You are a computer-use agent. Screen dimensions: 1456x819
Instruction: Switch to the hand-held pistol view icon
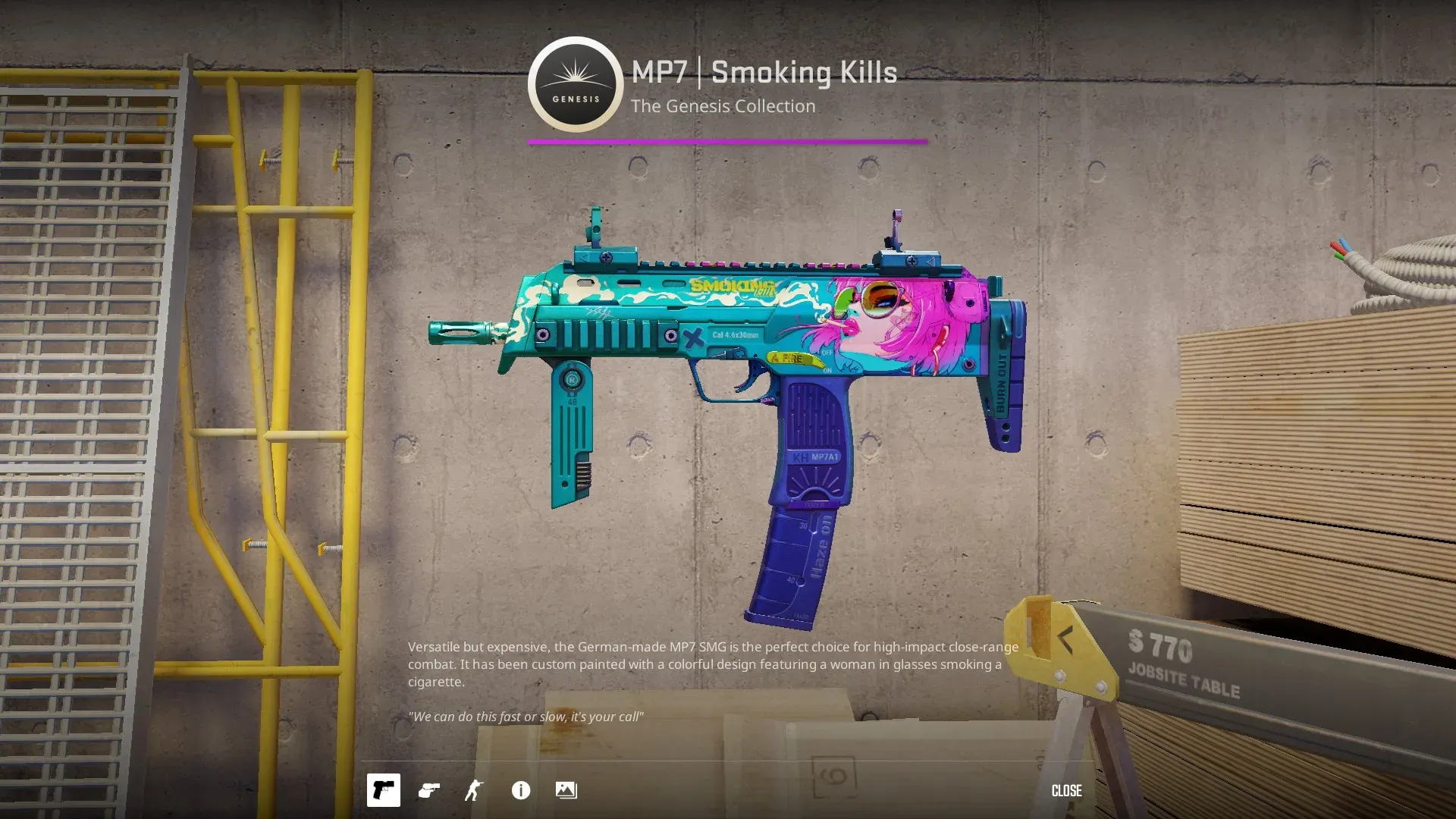pos(429,790)
